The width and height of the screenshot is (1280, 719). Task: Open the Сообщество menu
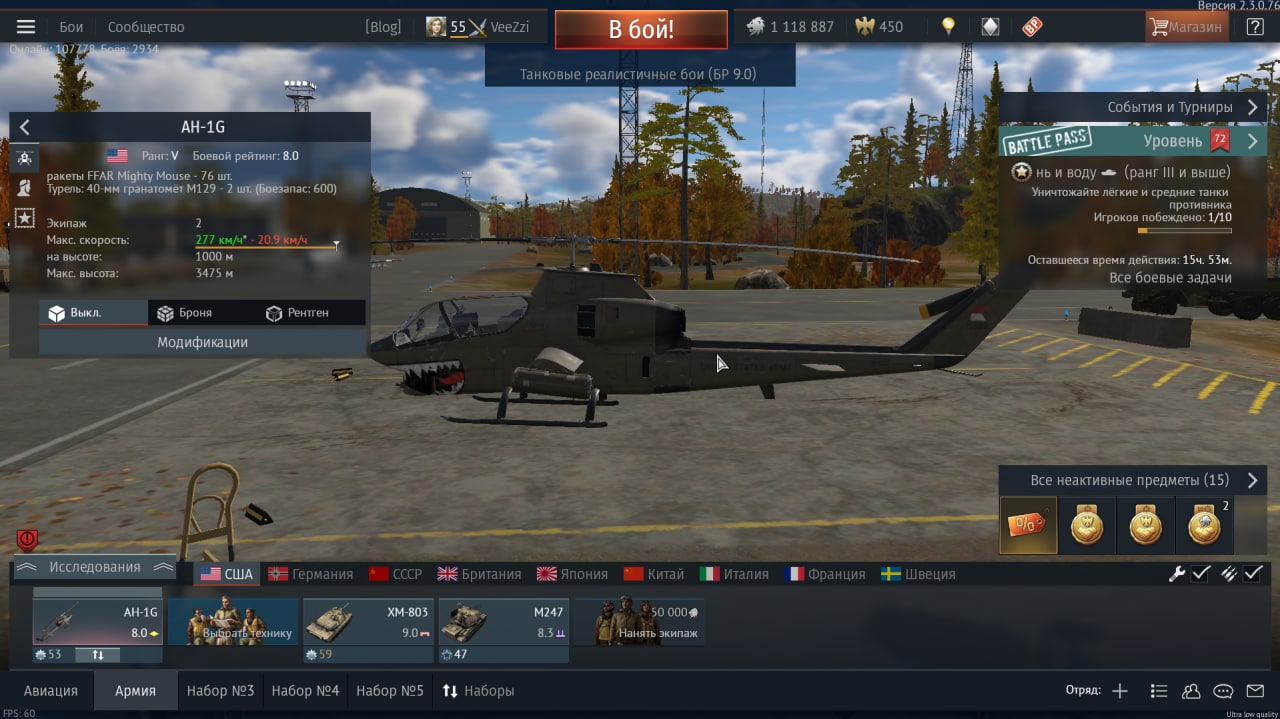point(146,27)
